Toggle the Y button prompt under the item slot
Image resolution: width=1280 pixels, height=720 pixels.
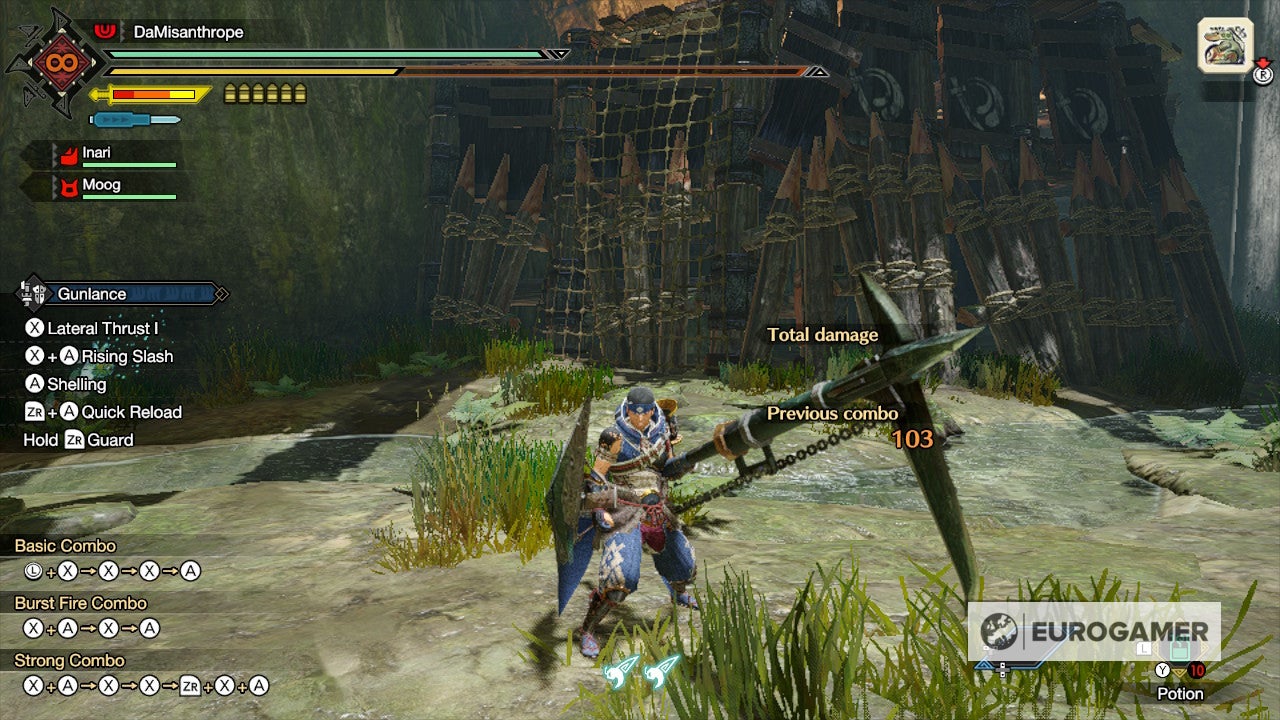[x=1164, y=670]
